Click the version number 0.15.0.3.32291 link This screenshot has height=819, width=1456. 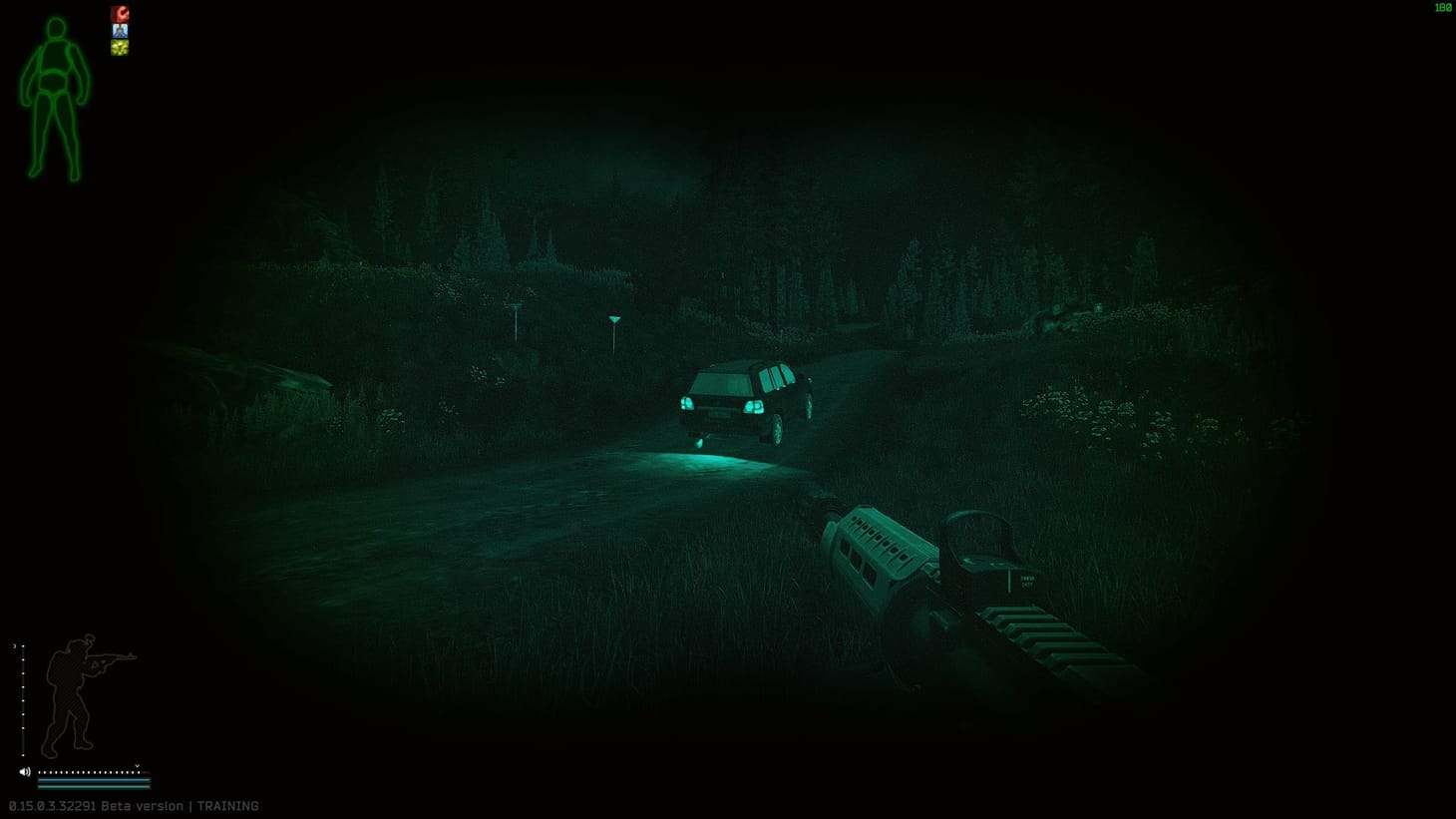[55, 805]
